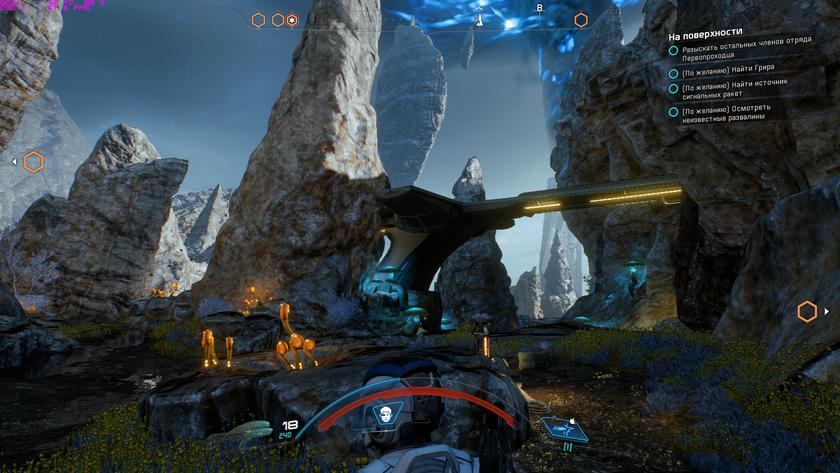This screenshot has height=473, width=840.
Task: Select the filled hexagon marker on the compass
Action: pos(292,20)
